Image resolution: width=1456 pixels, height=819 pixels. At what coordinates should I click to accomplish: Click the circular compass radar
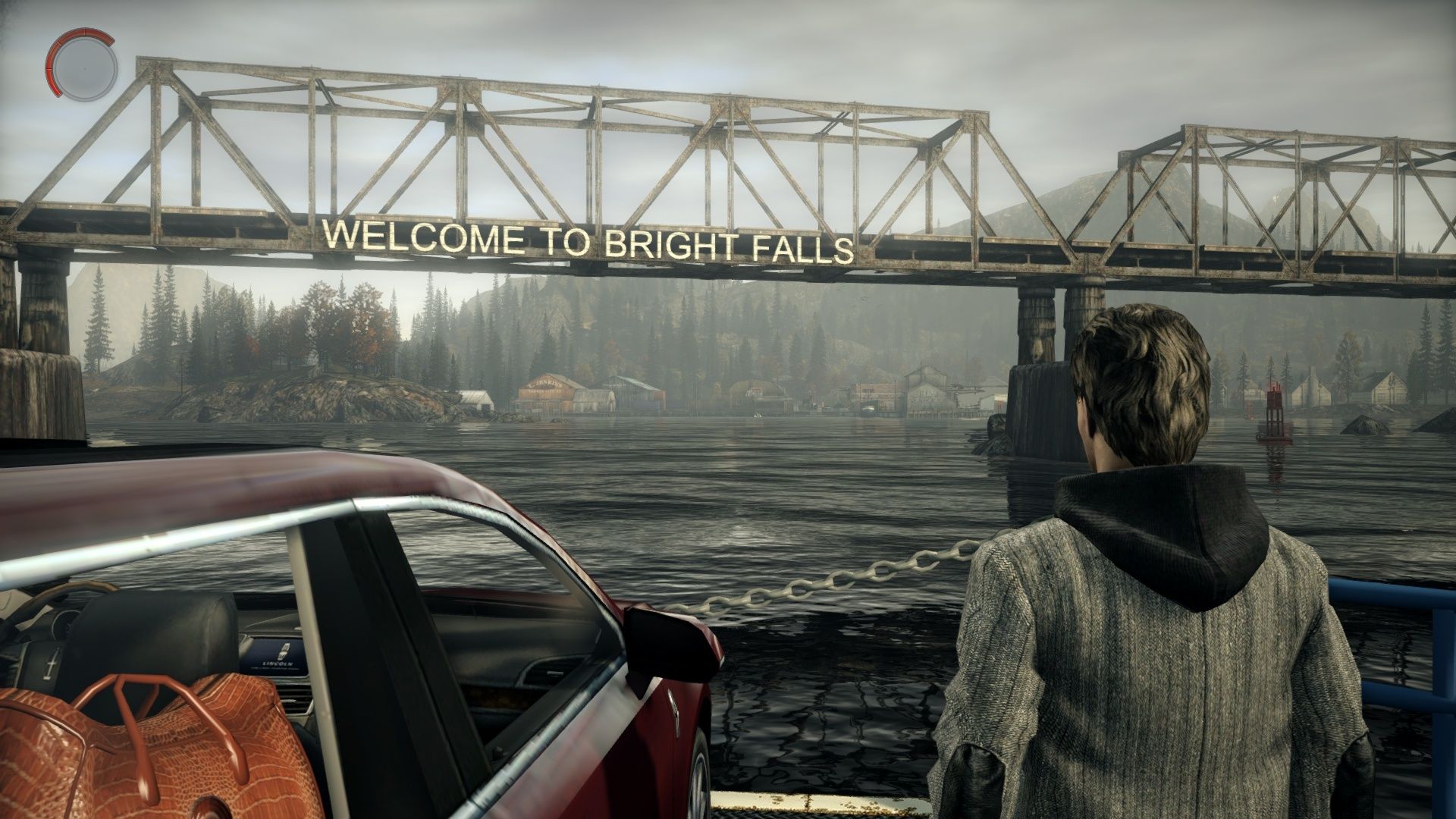click(83, 66)
